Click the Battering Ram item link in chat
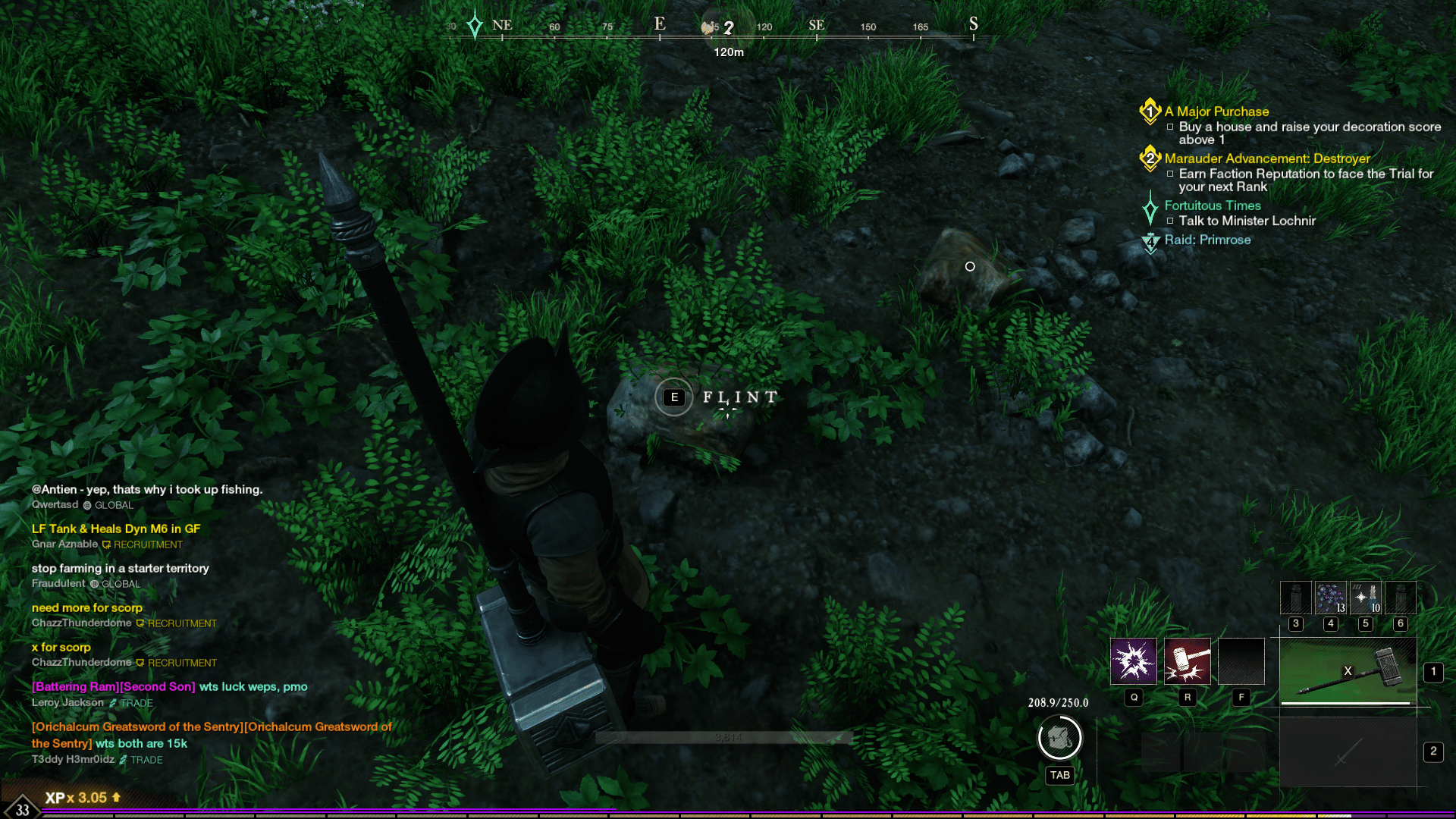Viewport: 1456px width, 819px height. point(74,686)
